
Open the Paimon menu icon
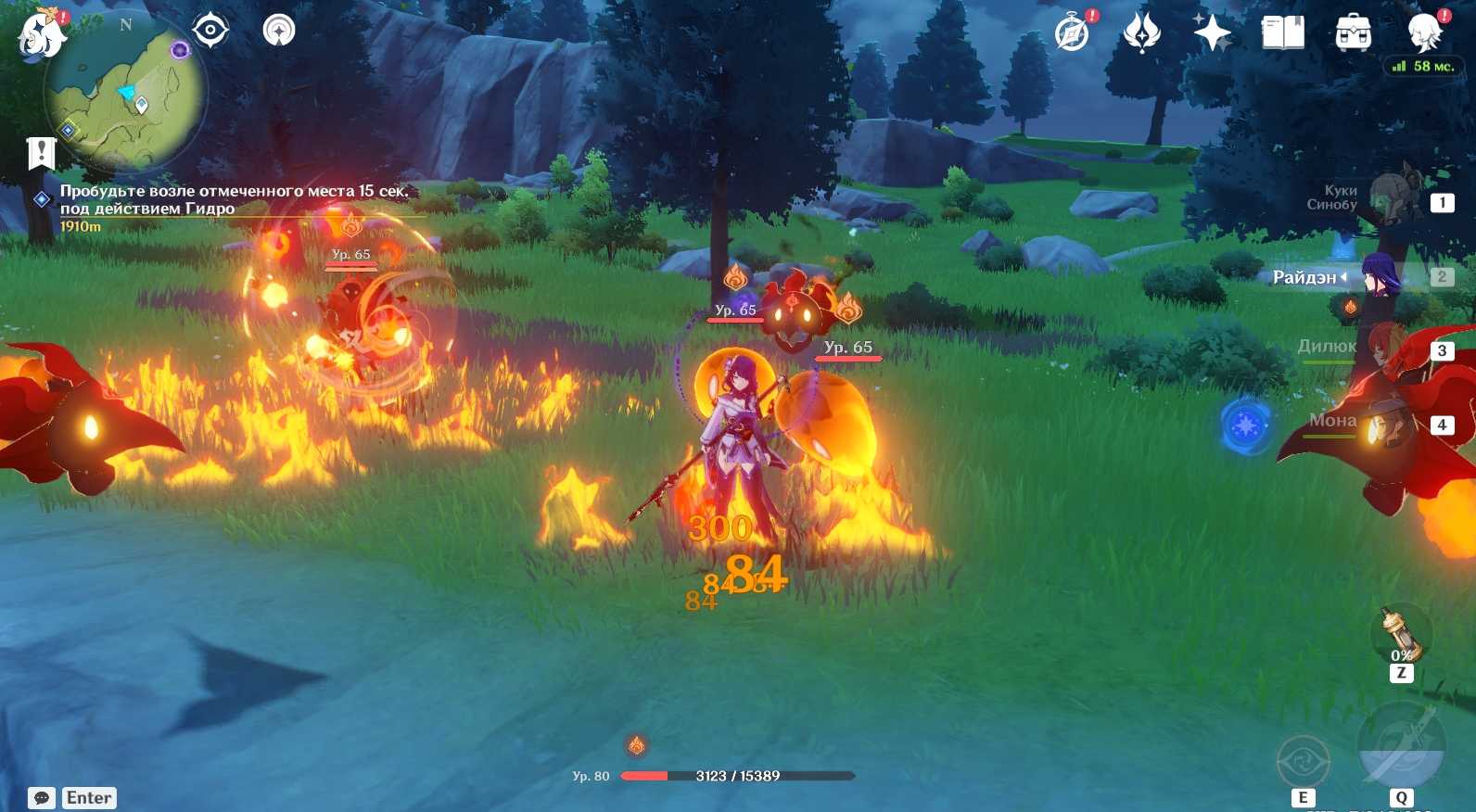[x=41, y=35]
